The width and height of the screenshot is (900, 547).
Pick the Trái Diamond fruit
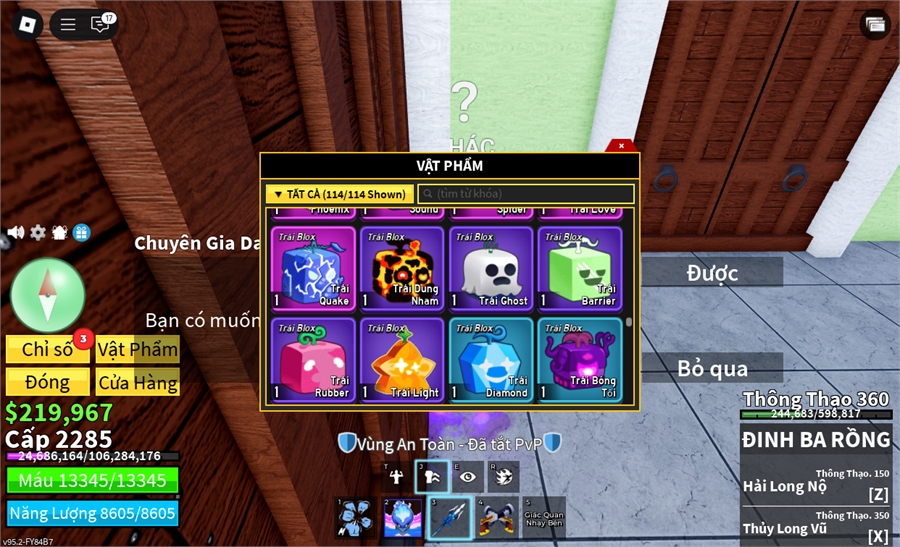coord(489,359)
